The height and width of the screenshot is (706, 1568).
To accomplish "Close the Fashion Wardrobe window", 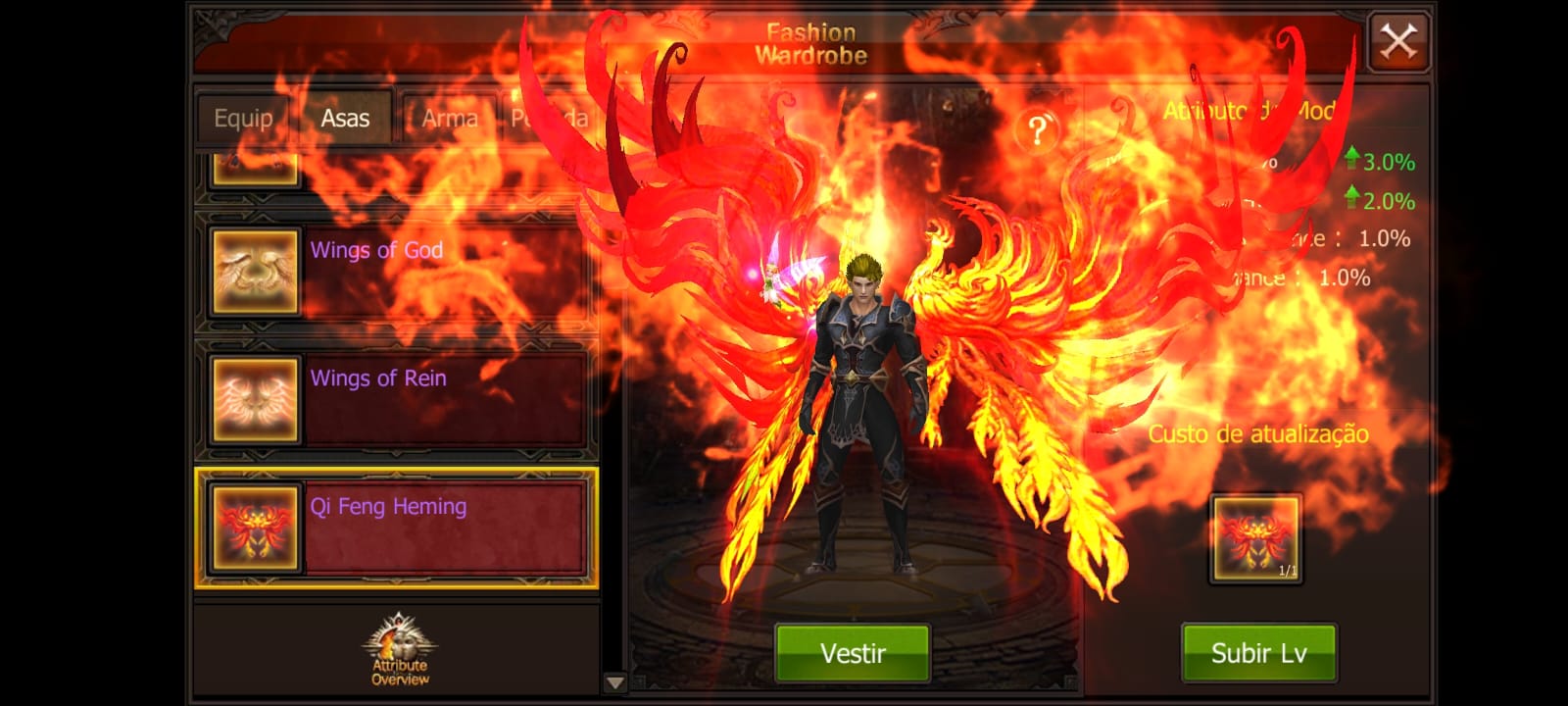I will click(1397, 42).
